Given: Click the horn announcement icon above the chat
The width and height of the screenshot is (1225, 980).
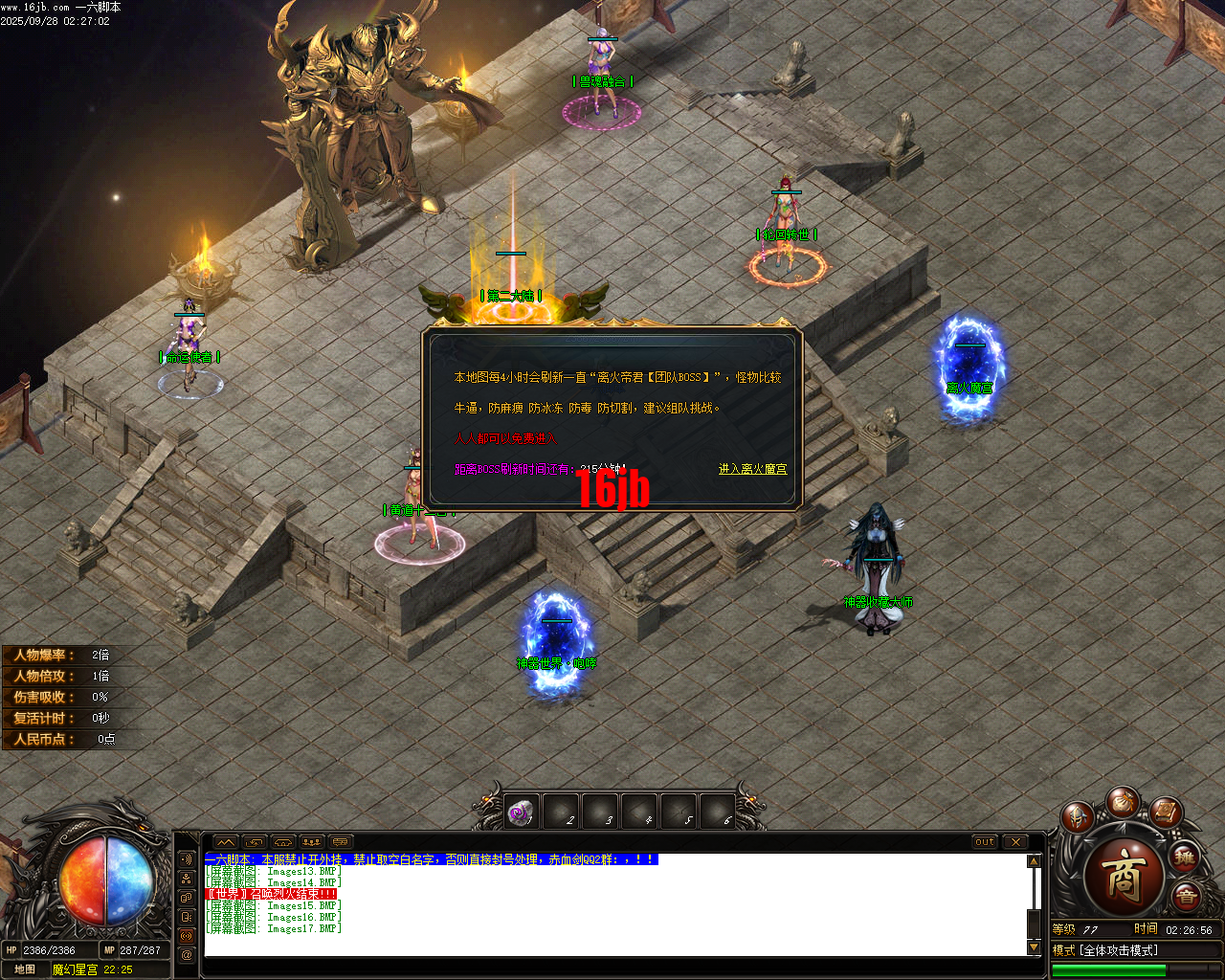Looking at the screenshot, I should point(282,842).
